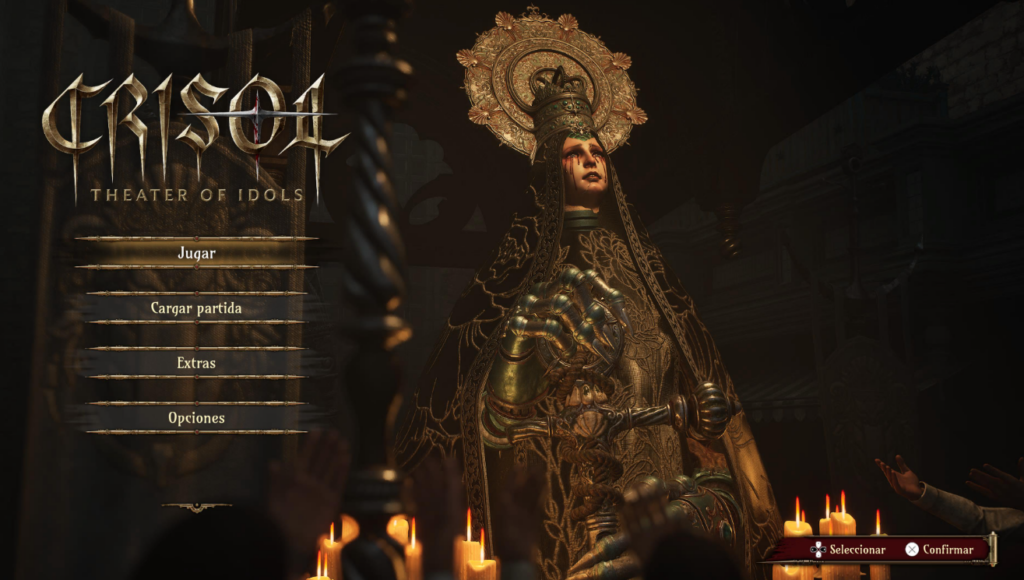Open the Cargar partida menu

[x=196, y=308]
